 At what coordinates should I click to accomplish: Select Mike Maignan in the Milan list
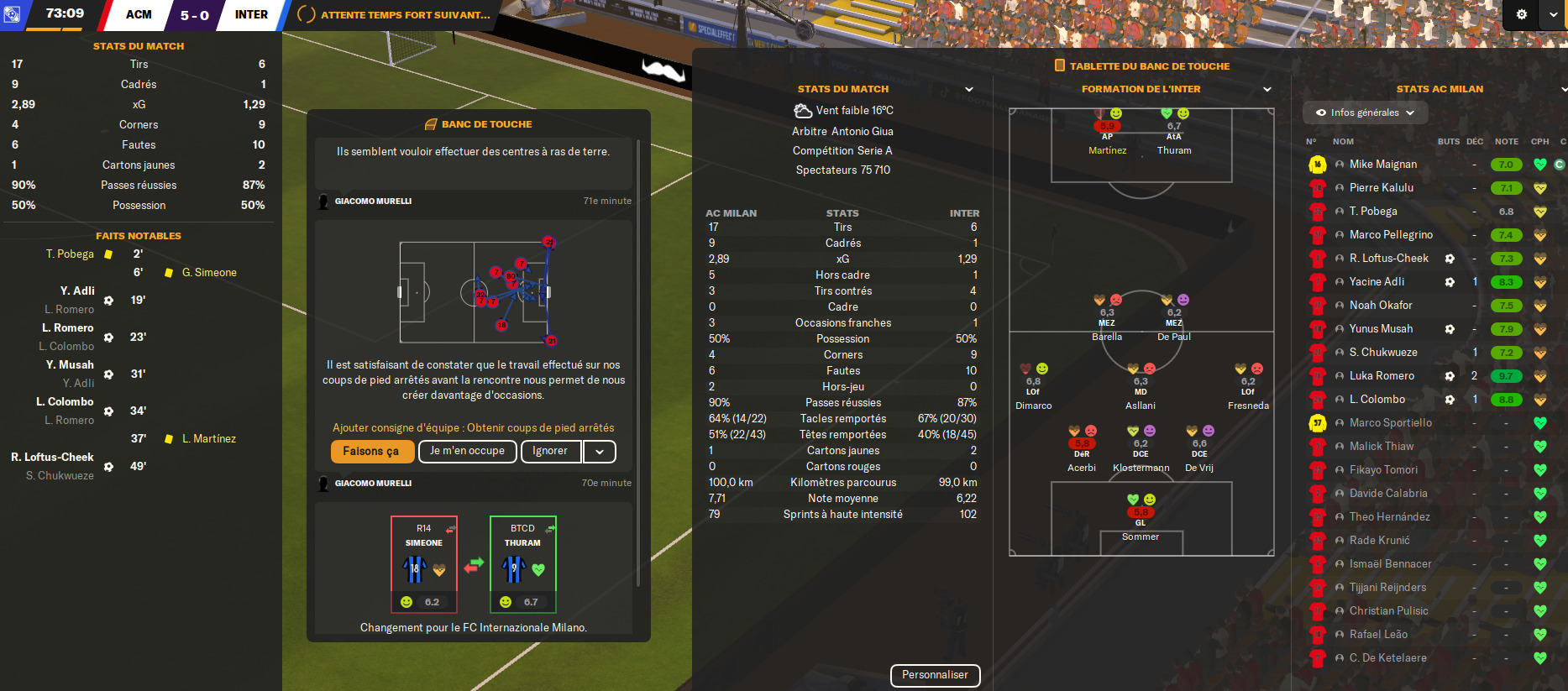pyautogui.click(x=1382, y=165)
